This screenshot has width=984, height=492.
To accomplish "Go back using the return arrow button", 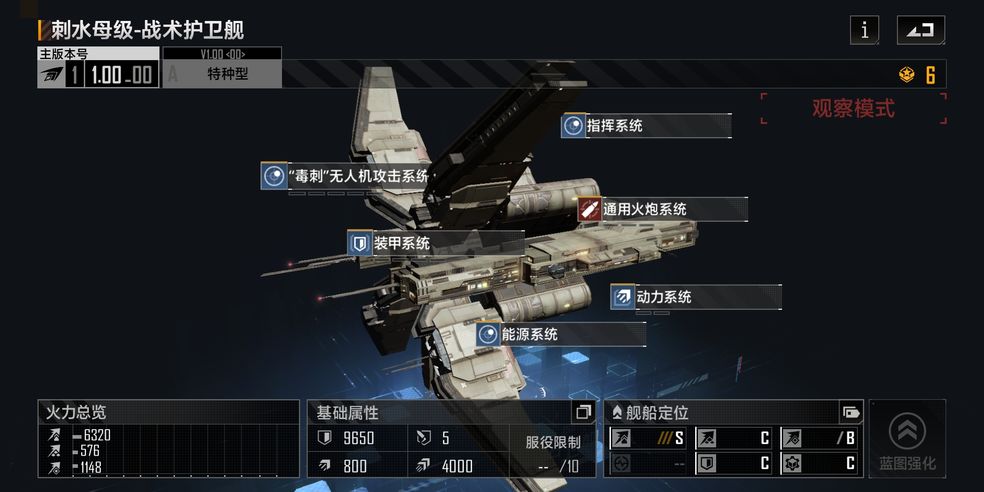I will pyautogui.click(x=920, y=30).
